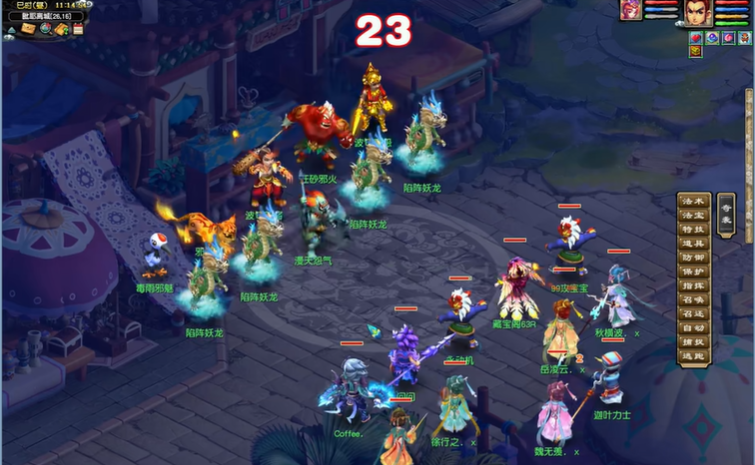Open the magnifier world map icon
755x465 pixels.
pyautogui.click(x=45, y=29)
